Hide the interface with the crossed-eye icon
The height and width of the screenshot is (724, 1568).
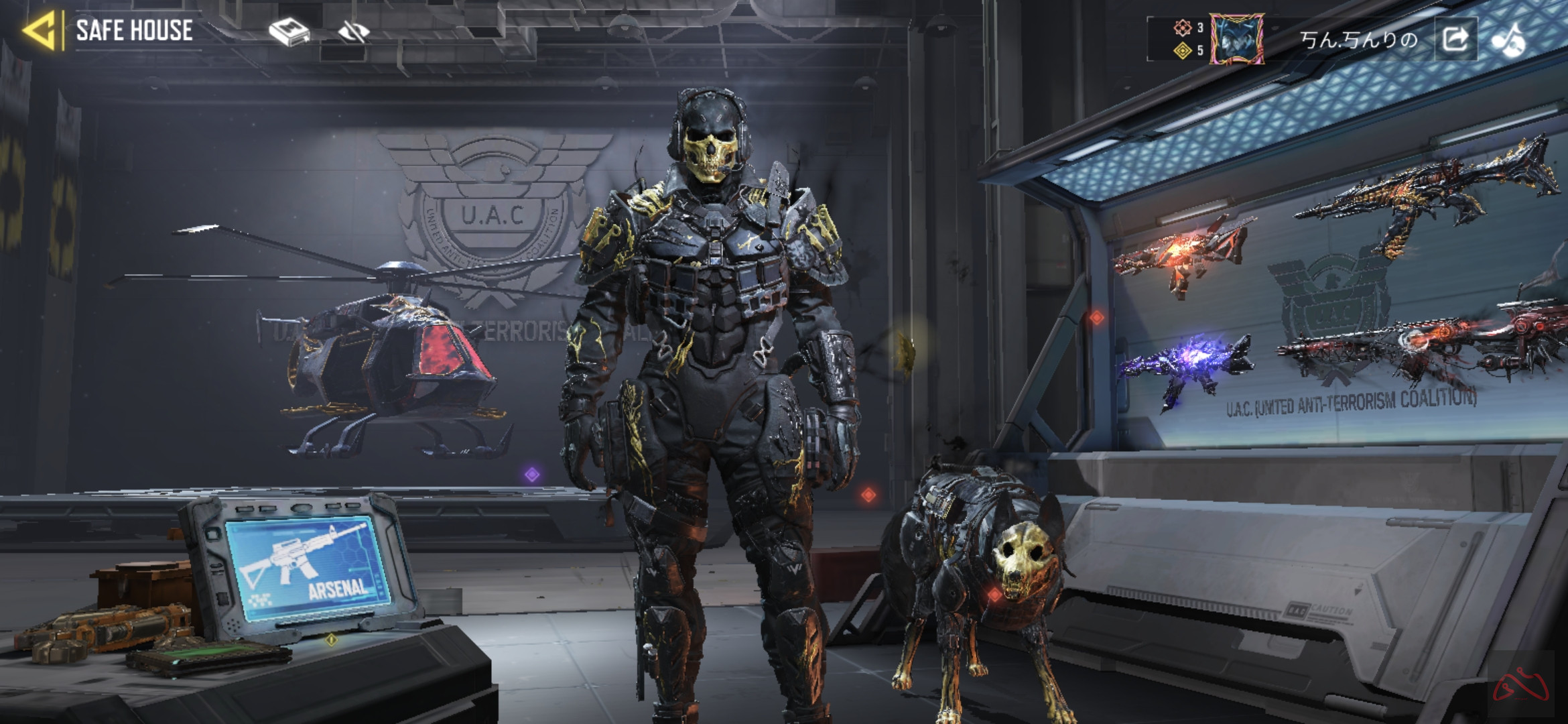(354, 32)
